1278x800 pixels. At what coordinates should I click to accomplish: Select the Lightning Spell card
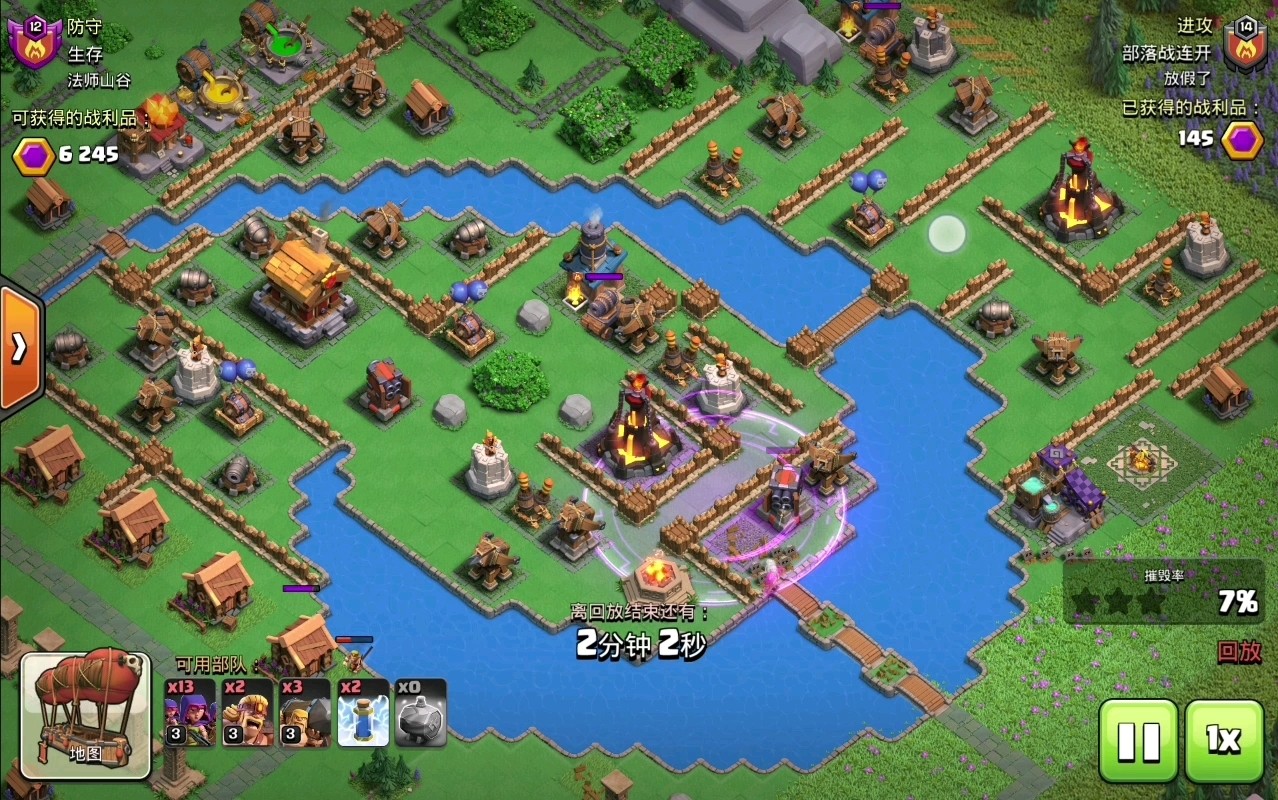click(363, 713)
